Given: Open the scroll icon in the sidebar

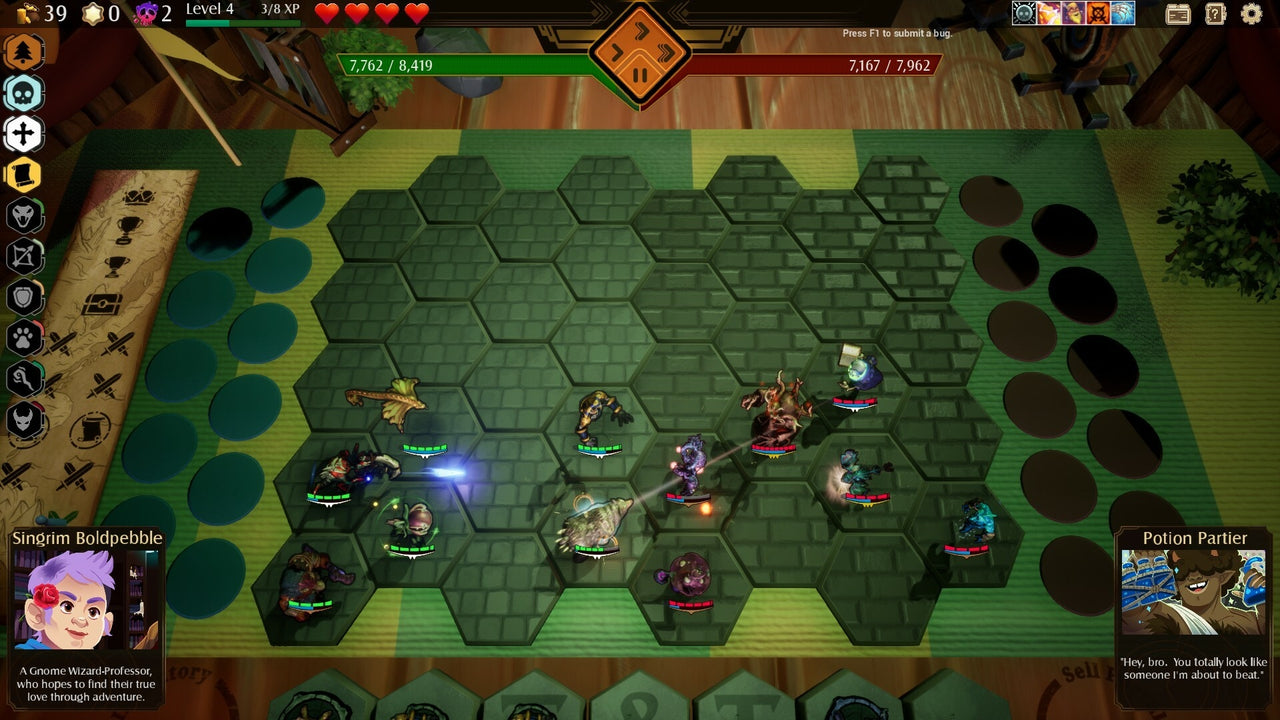Looking at the screenshot, I should [25, 173].
